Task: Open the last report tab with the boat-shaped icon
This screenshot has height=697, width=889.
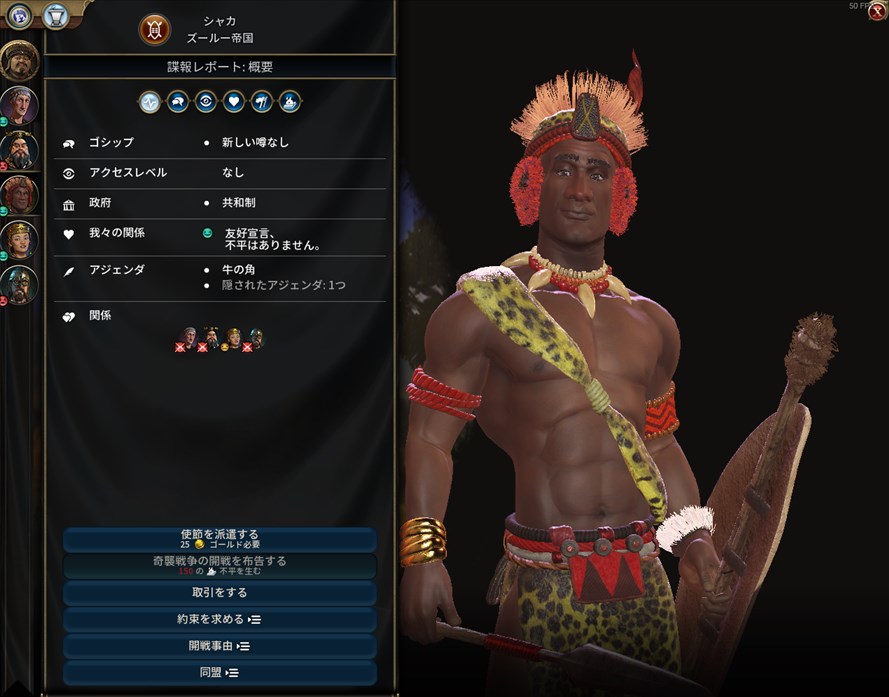Action: pos(290,101)
